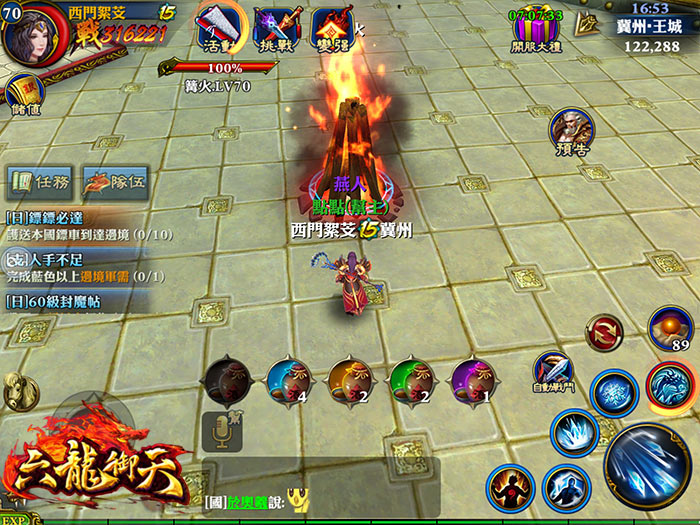The image size is (700, 525).
Task: Switch to the 隊伍 team tab
Action: [115, 182]
